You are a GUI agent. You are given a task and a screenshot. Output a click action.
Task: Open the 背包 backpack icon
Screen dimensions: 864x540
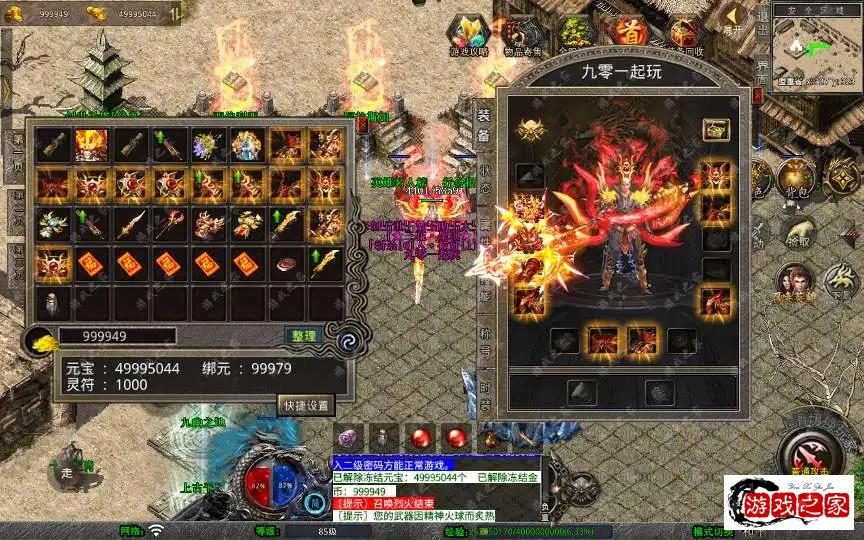pyautogui.click(x=796, y=178)
